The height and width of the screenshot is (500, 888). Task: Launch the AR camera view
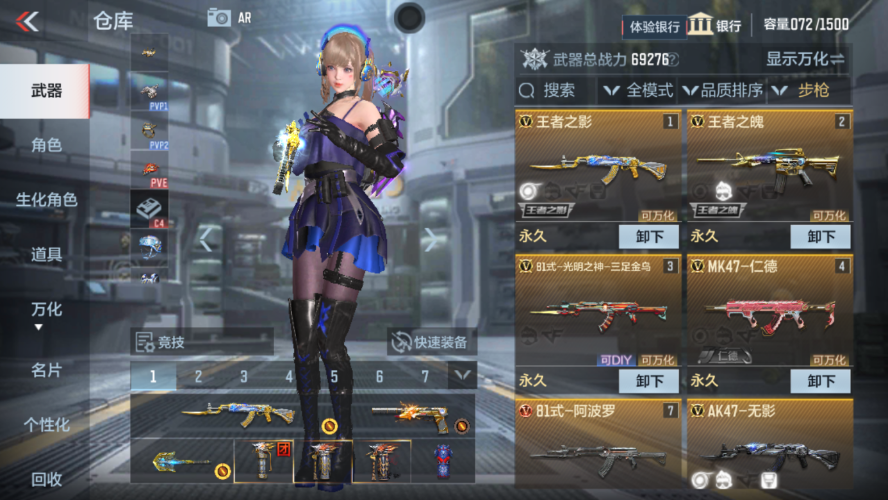pyautogui.click(x=229, y=17)
